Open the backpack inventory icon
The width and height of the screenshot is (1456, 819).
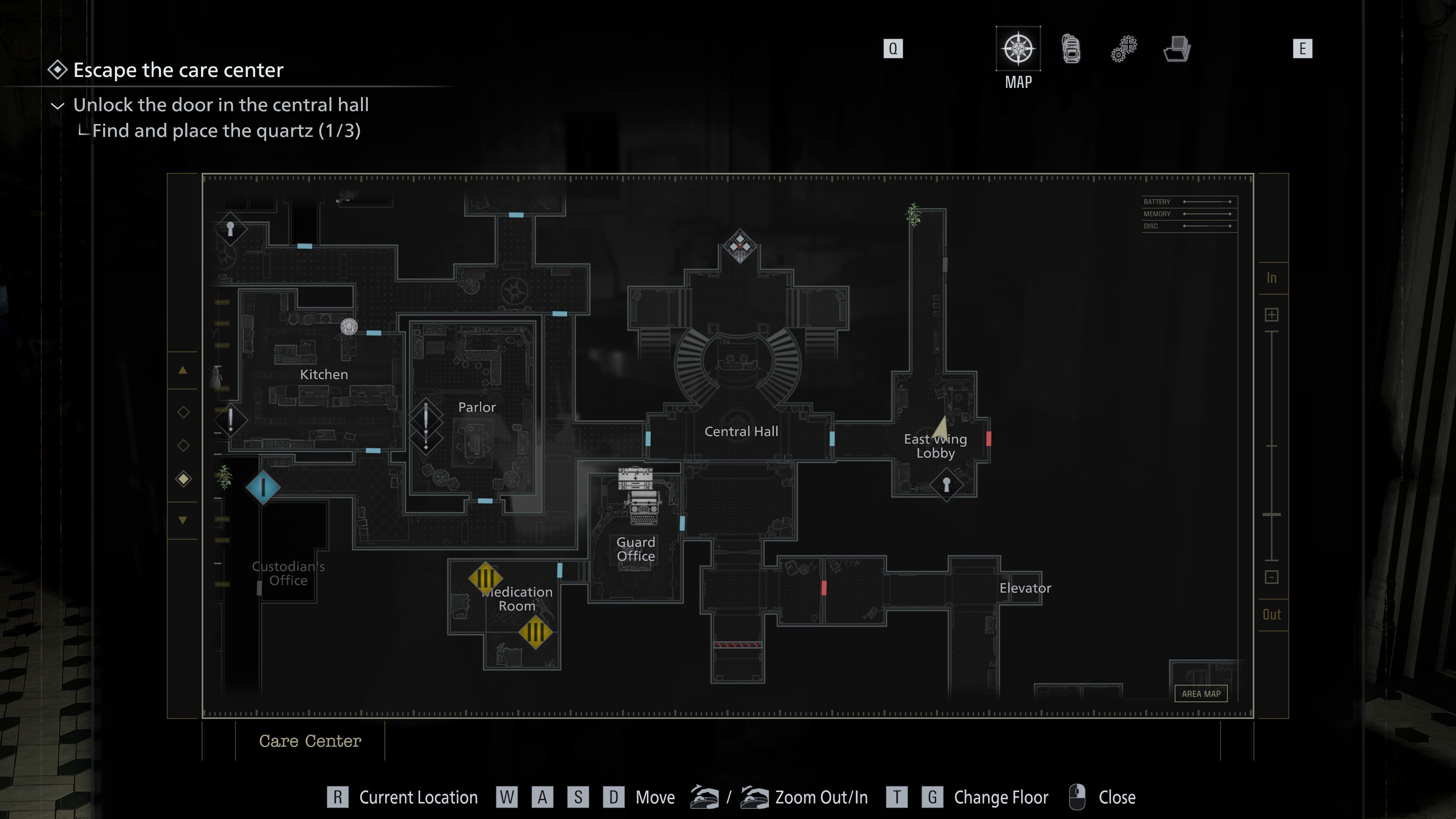pos(1071,50)
